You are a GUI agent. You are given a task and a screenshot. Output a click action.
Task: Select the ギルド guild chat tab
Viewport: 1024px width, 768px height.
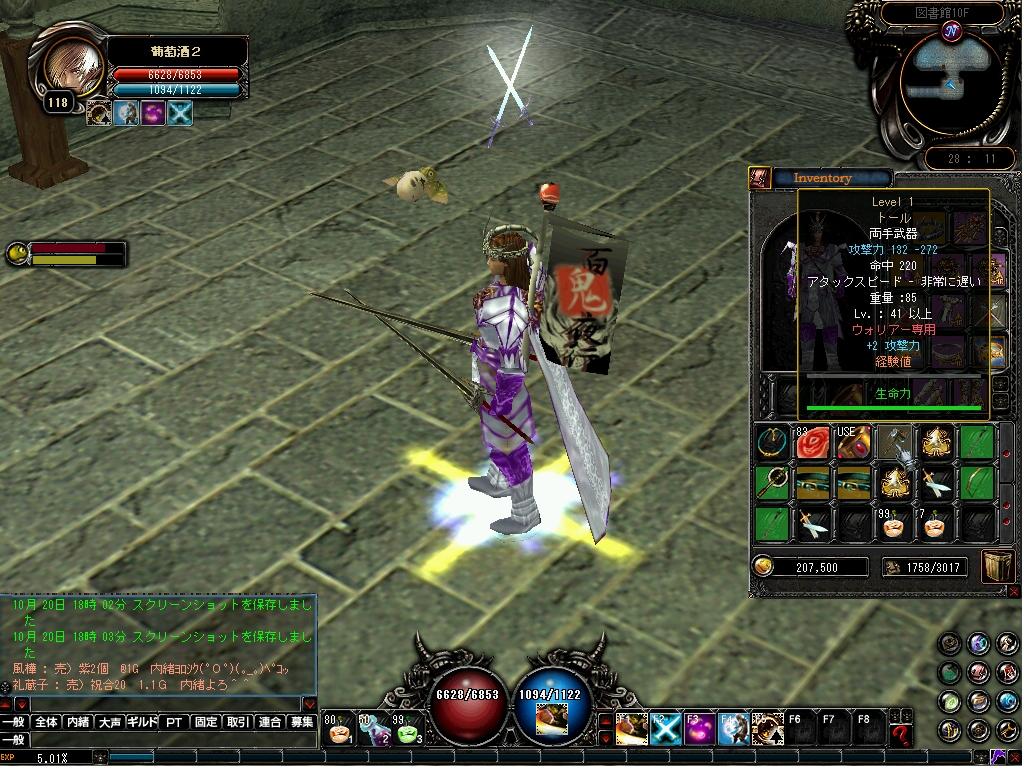pyautogui.click(x=142, y=722)
